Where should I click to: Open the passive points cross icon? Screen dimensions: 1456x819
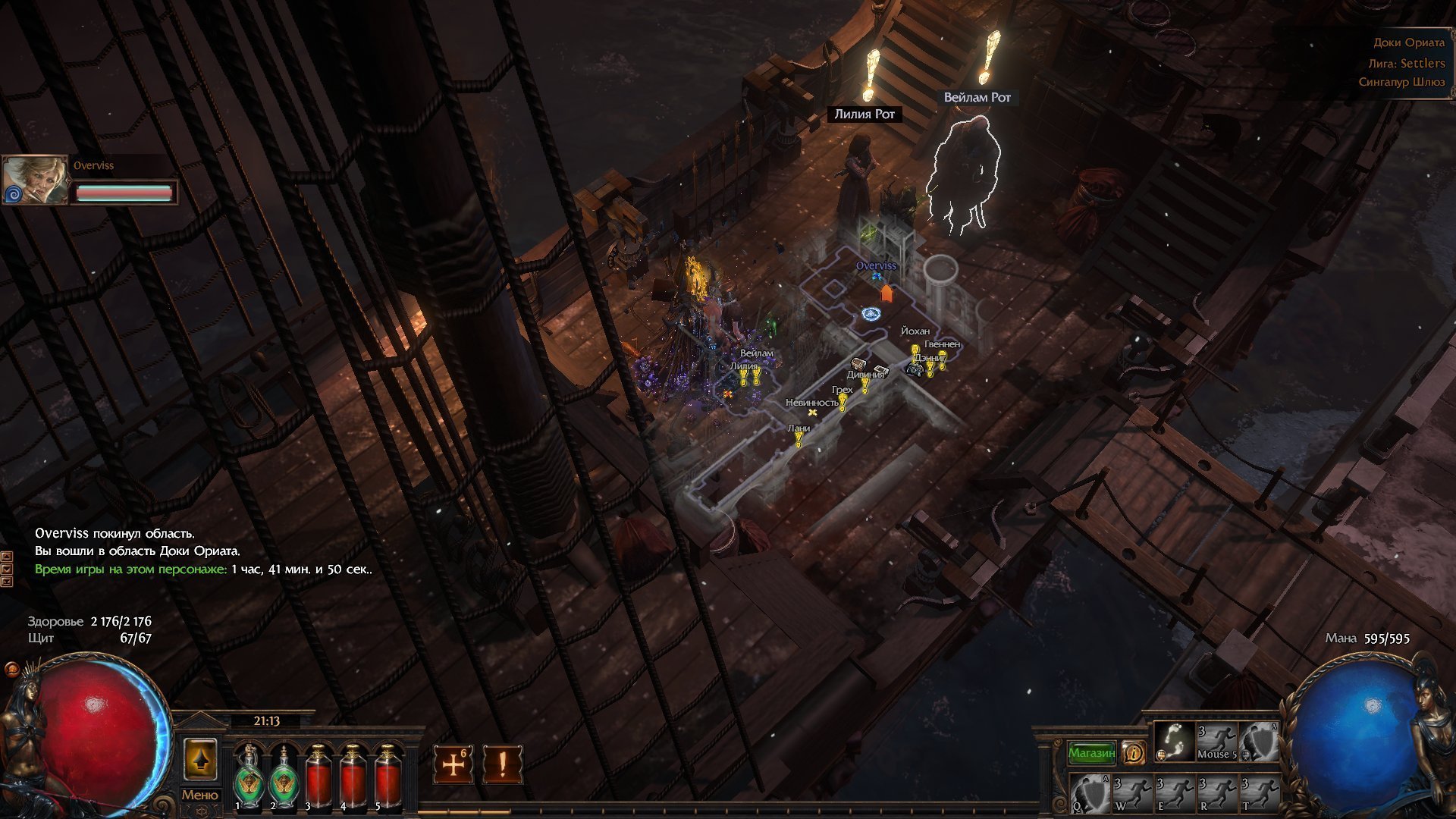[x=453, y=764]
